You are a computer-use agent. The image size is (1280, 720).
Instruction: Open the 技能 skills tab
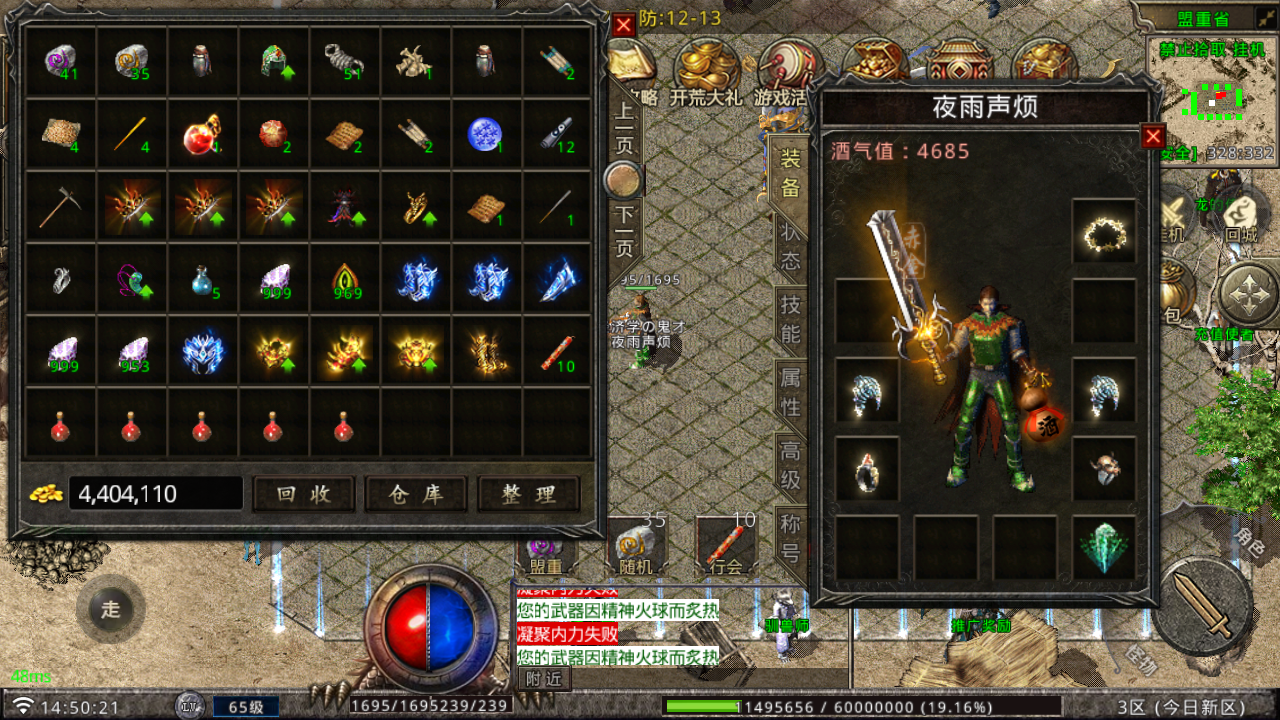[790, 319]
